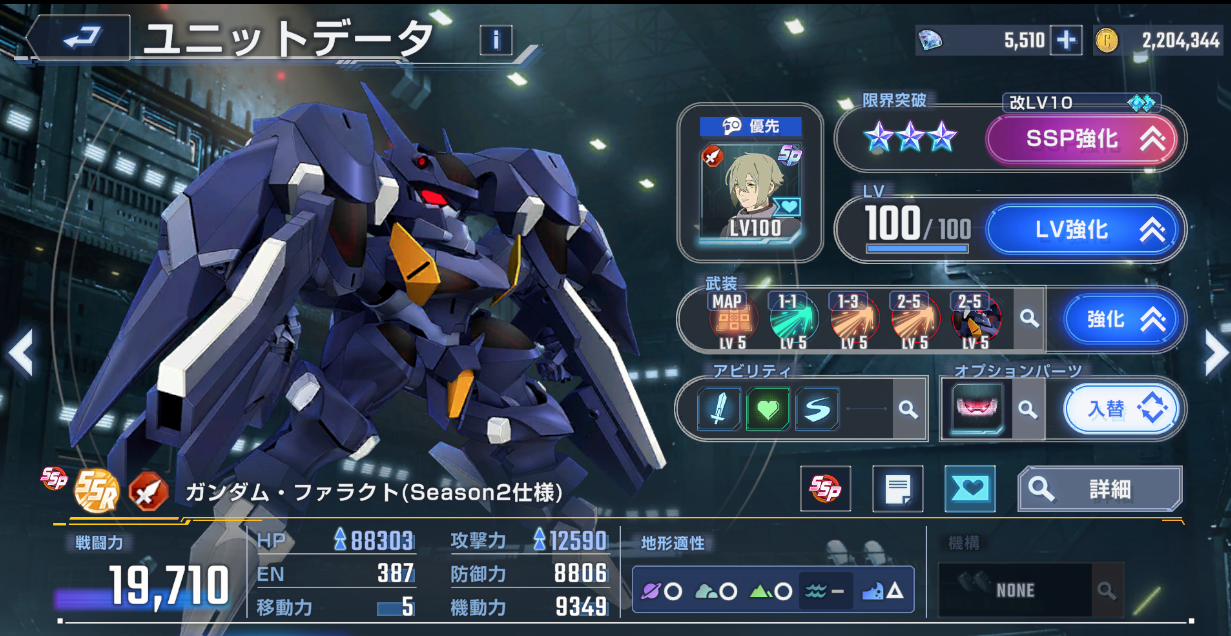The height and width of the screenshot is (636, 1231).
Task: Open the document notes icon button
Action: [897, 489]
